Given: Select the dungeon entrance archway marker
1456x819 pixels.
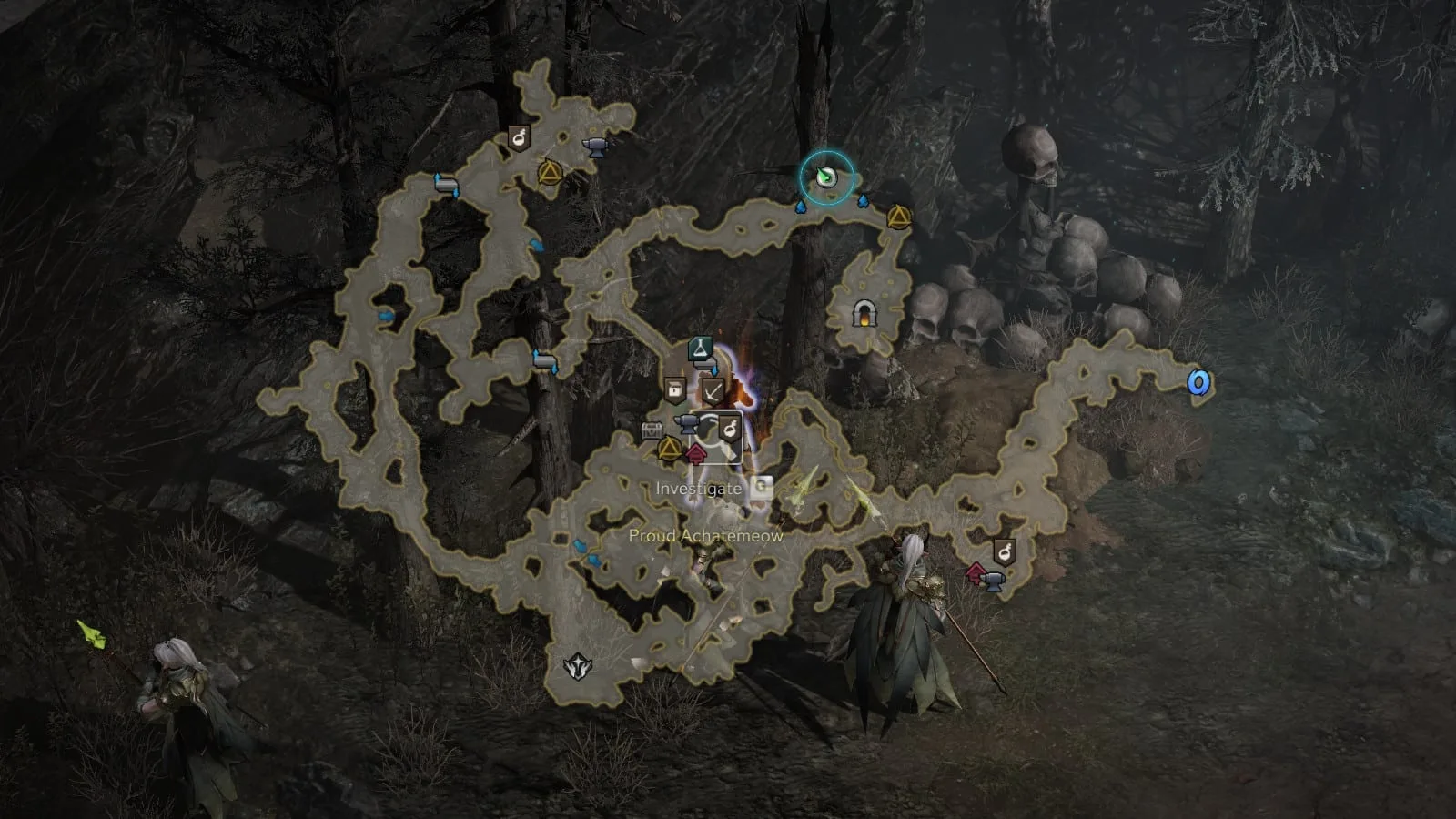Looking at the screenshot, I should coord(861,314).
